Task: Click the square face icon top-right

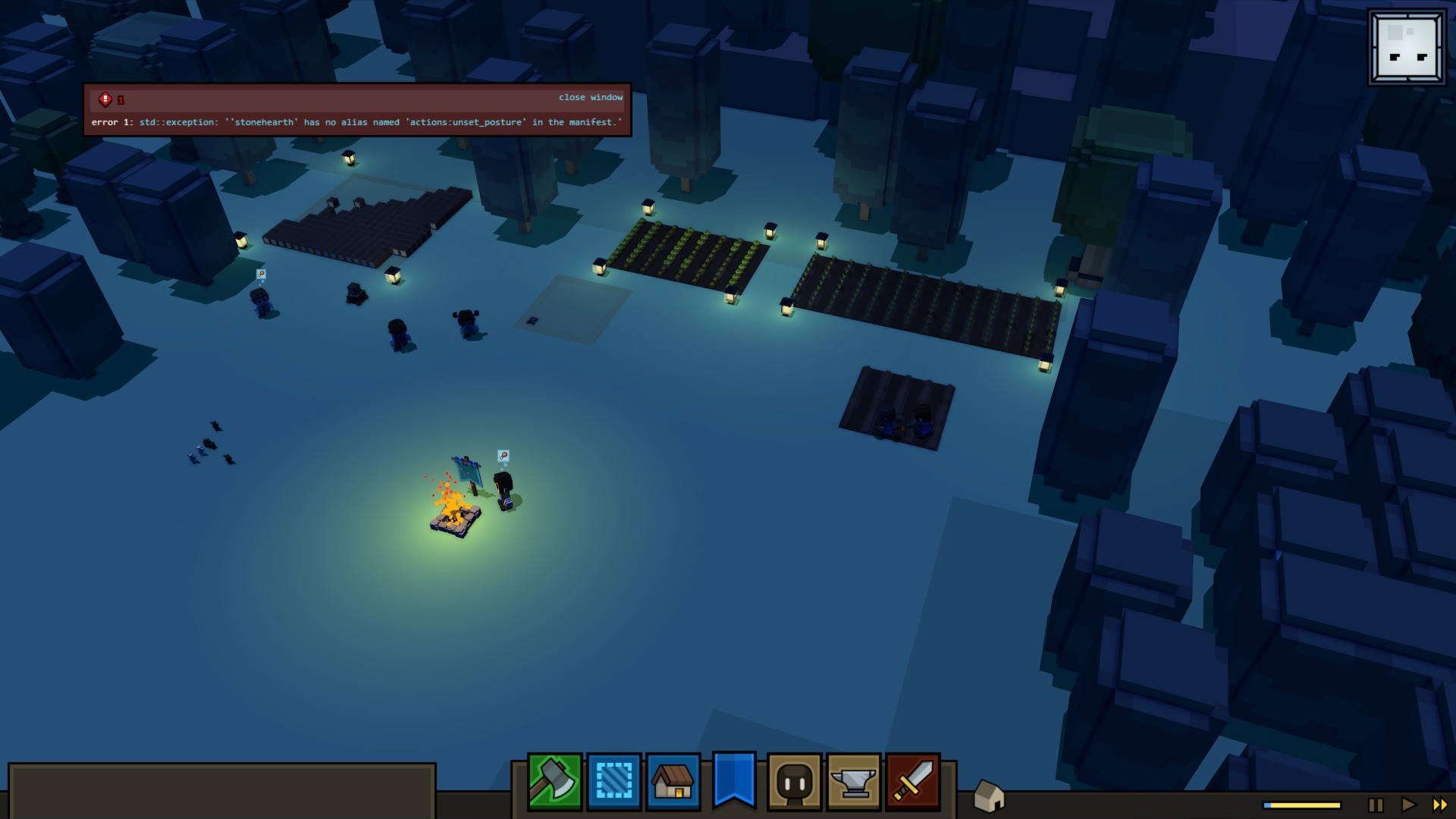Action: click(x=1407, y=47)
